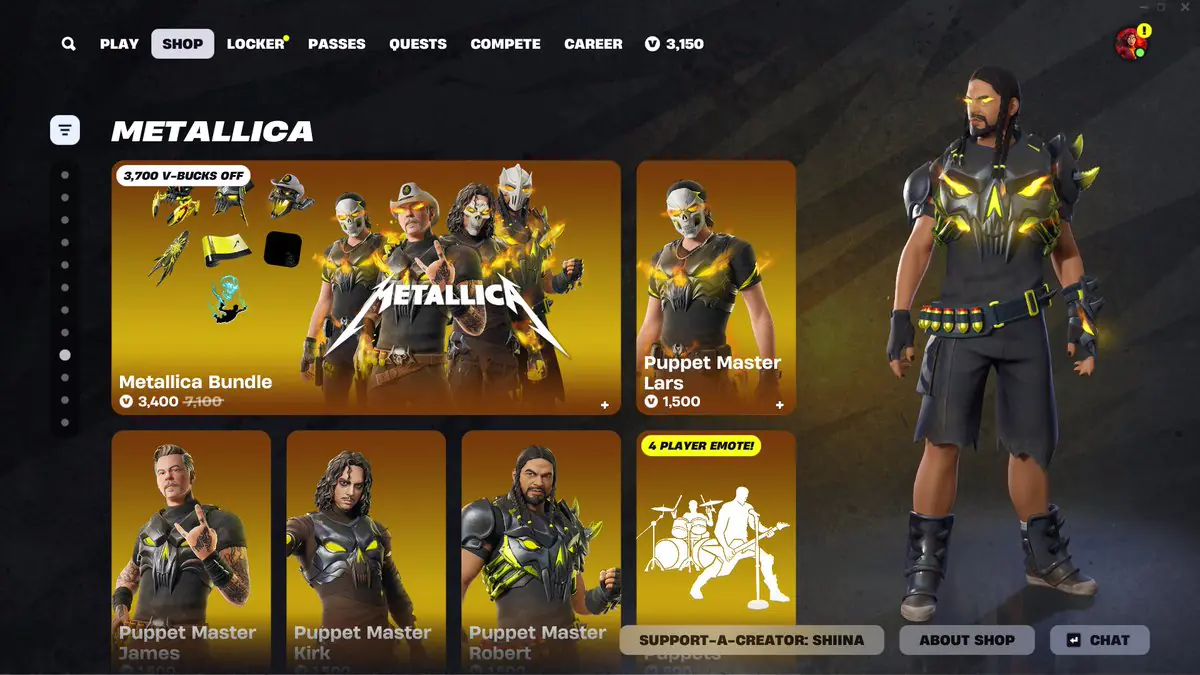Select the Puppet Master James outfit
The image size is (1200, 675).
pyautogui.click(x=191, y=540)
